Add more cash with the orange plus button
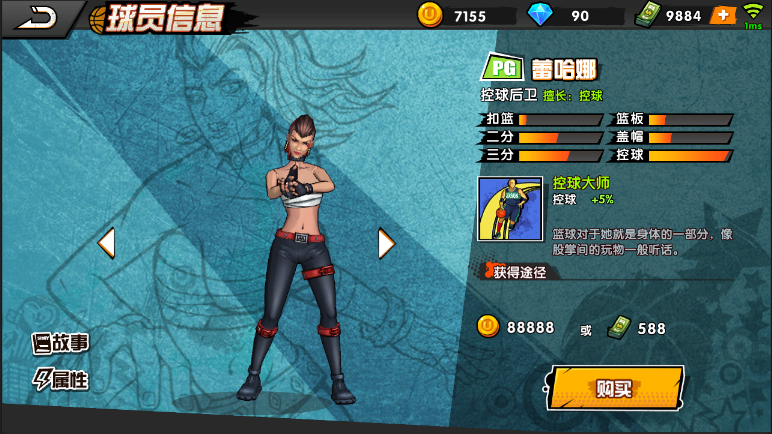The height and width of the screenshot is (434, 772). click(722, 15)
